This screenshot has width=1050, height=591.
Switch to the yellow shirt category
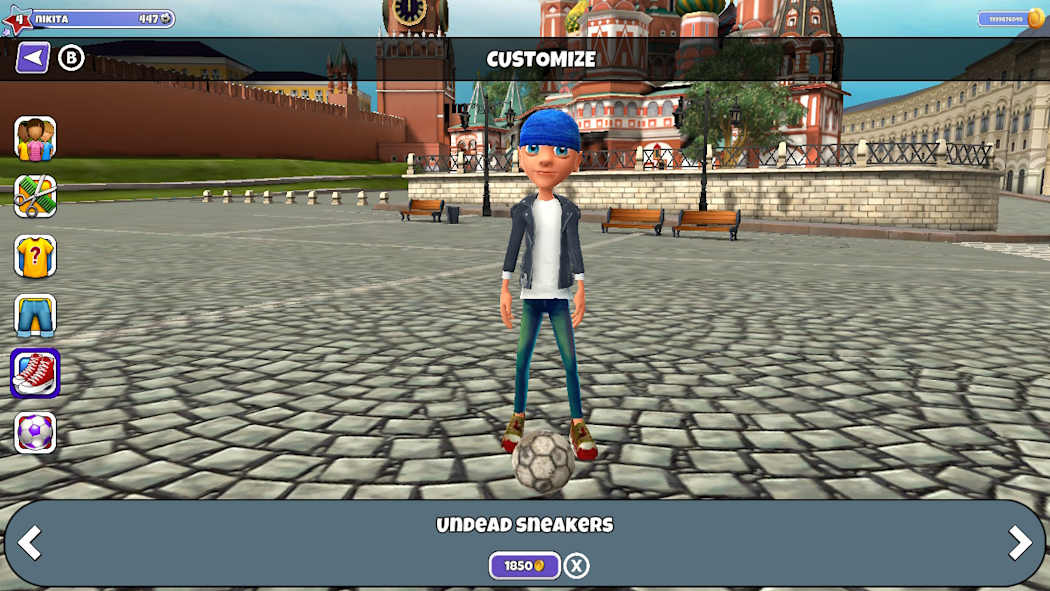(35, 256)
